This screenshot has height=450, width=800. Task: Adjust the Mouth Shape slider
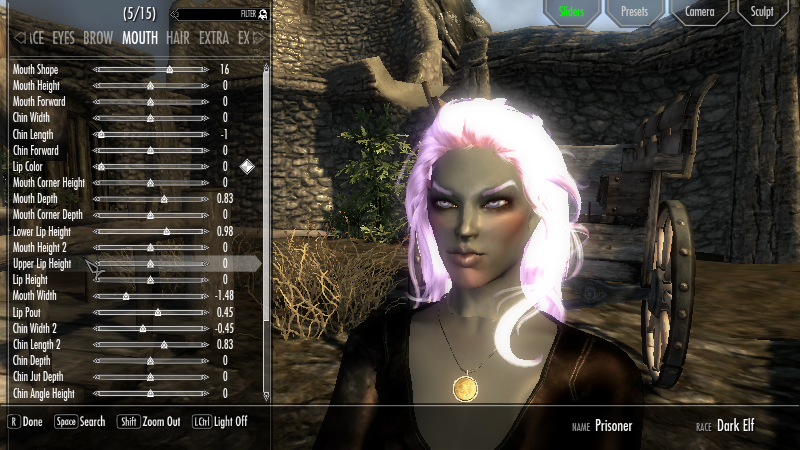[170, 70]
